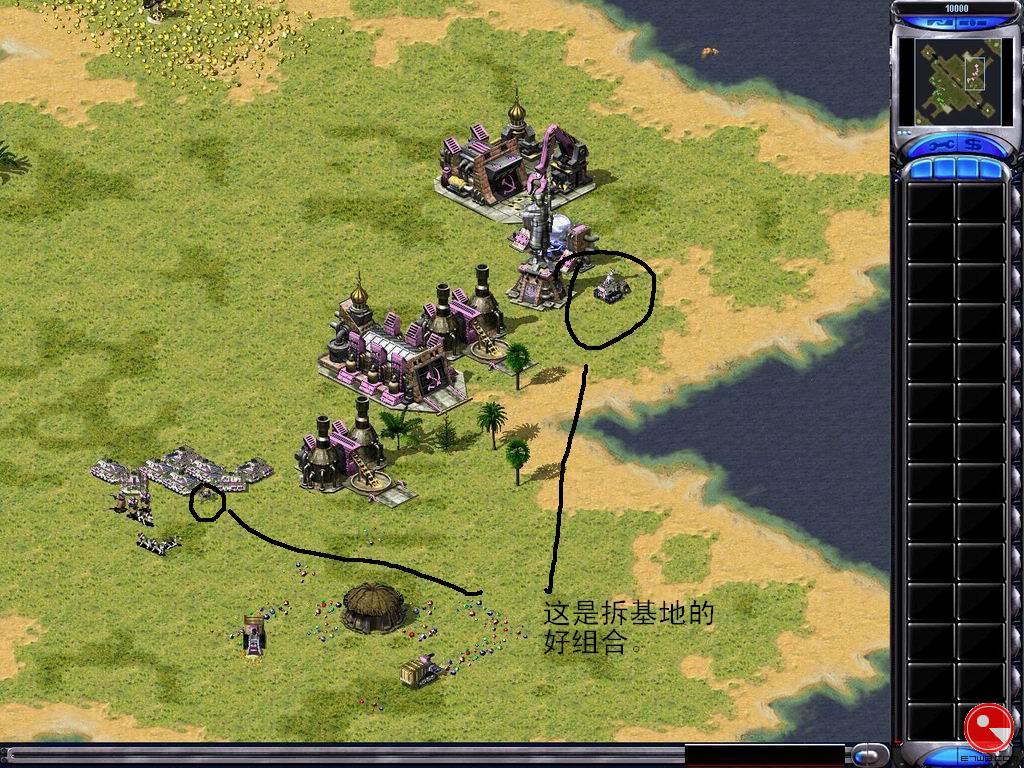Activate the wrench repair button

[941, 146]
